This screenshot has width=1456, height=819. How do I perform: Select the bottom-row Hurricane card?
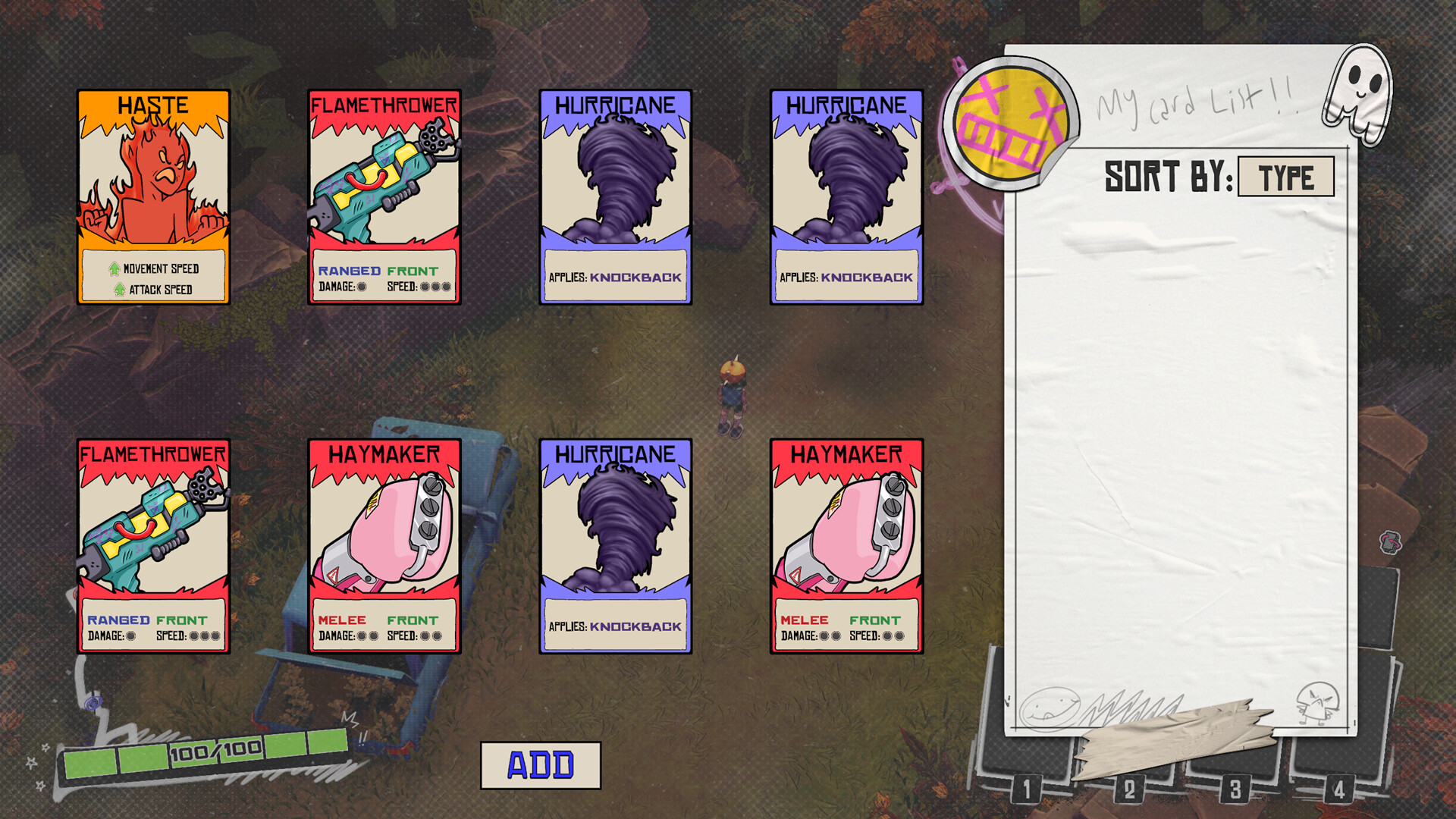614,544
